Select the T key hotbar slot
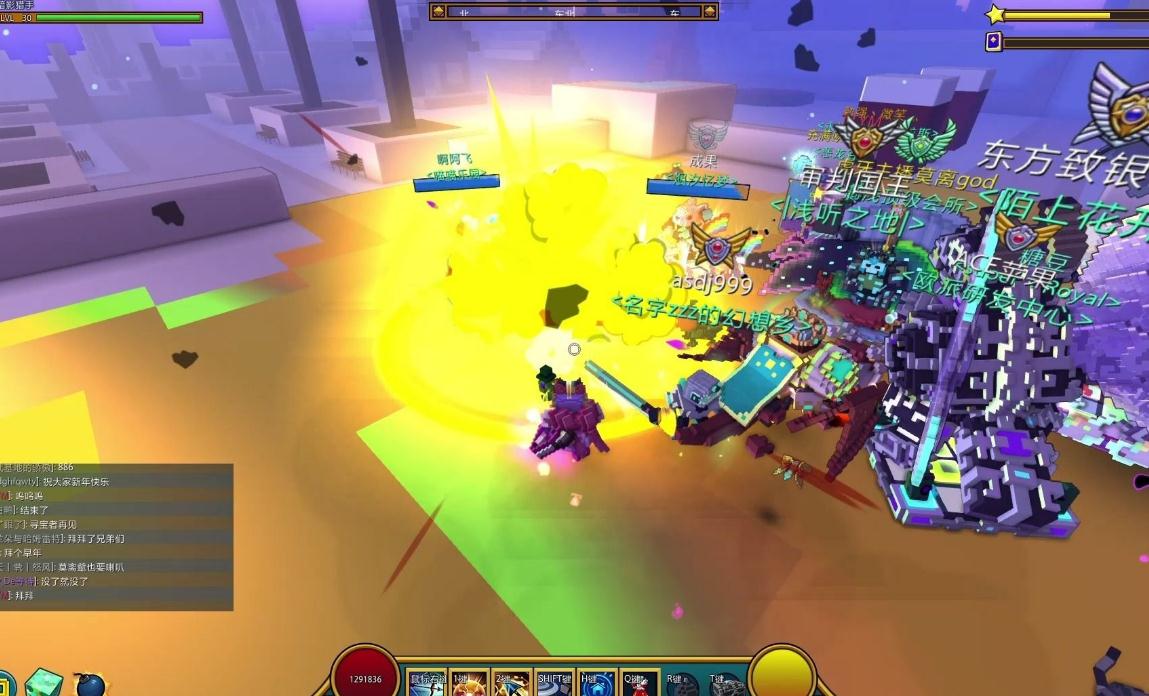The width and height of the screenshot is (1149, 696). coord(726,685)
